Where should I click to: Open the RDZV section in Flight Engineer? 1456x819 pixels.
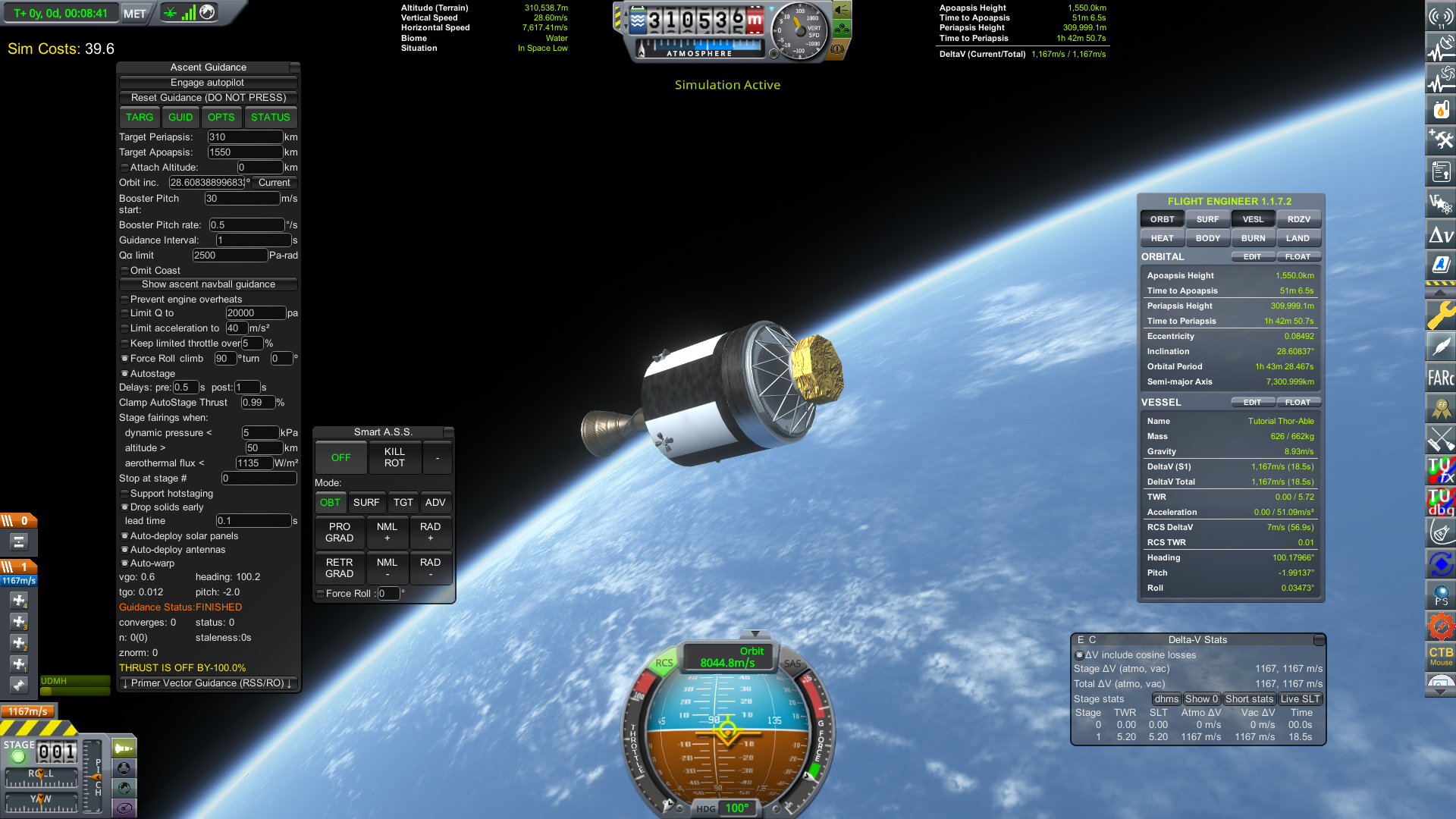click(x=1298, y=219)
